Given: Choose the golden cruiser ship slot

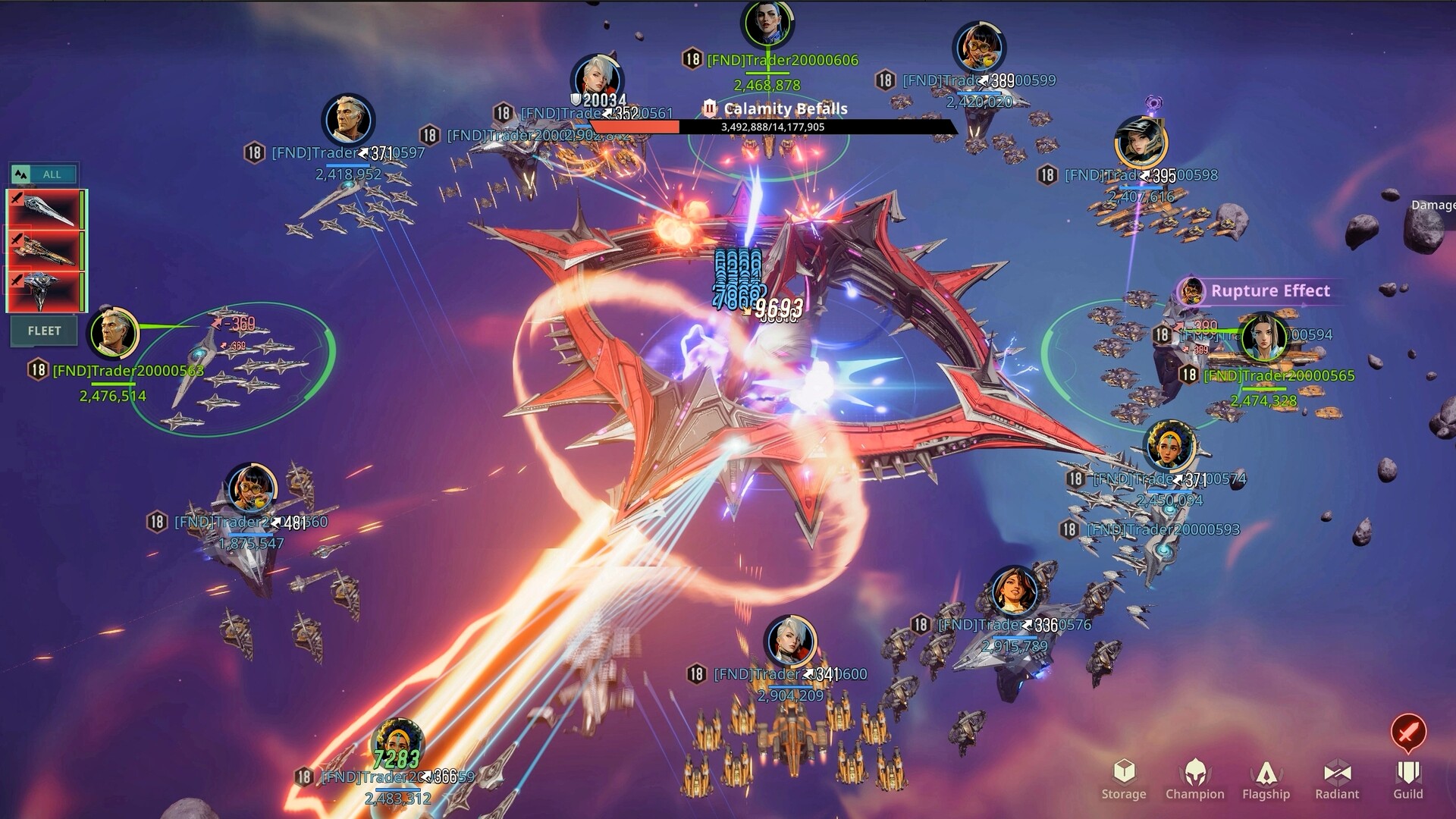Looking at the screenshot, I should (47, 249).
